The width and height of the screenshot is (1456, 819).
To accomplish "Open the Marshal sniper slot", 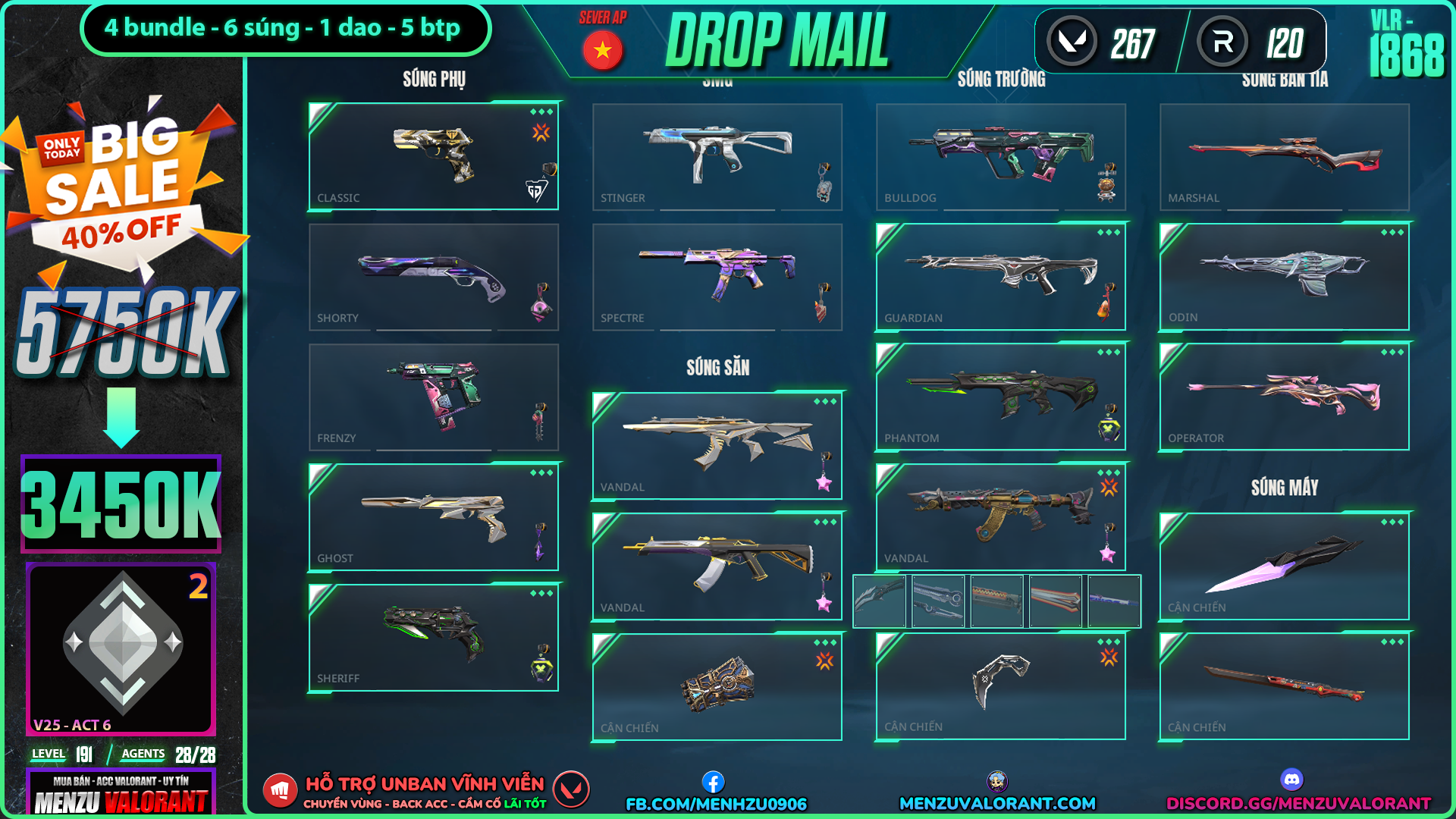I will [1284, 156].
